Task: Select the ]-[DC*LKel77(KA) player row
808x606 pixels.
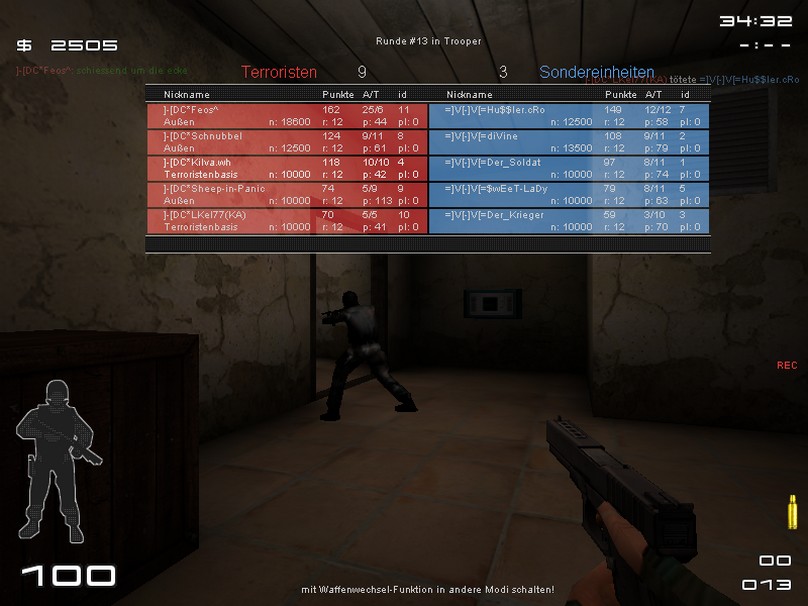Action: click(x=287, y=220)
